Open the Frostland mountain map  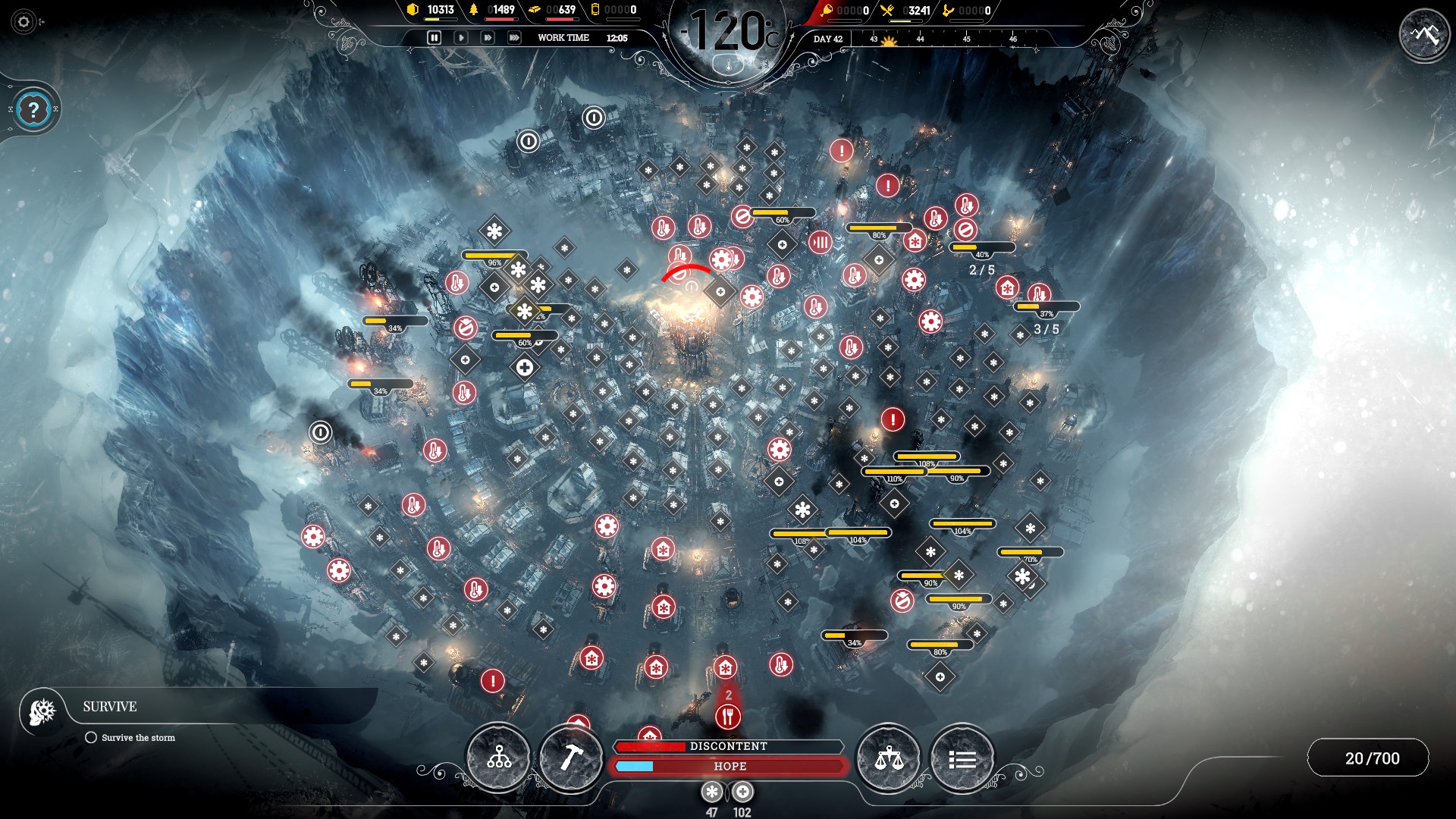pos(1425,34)
